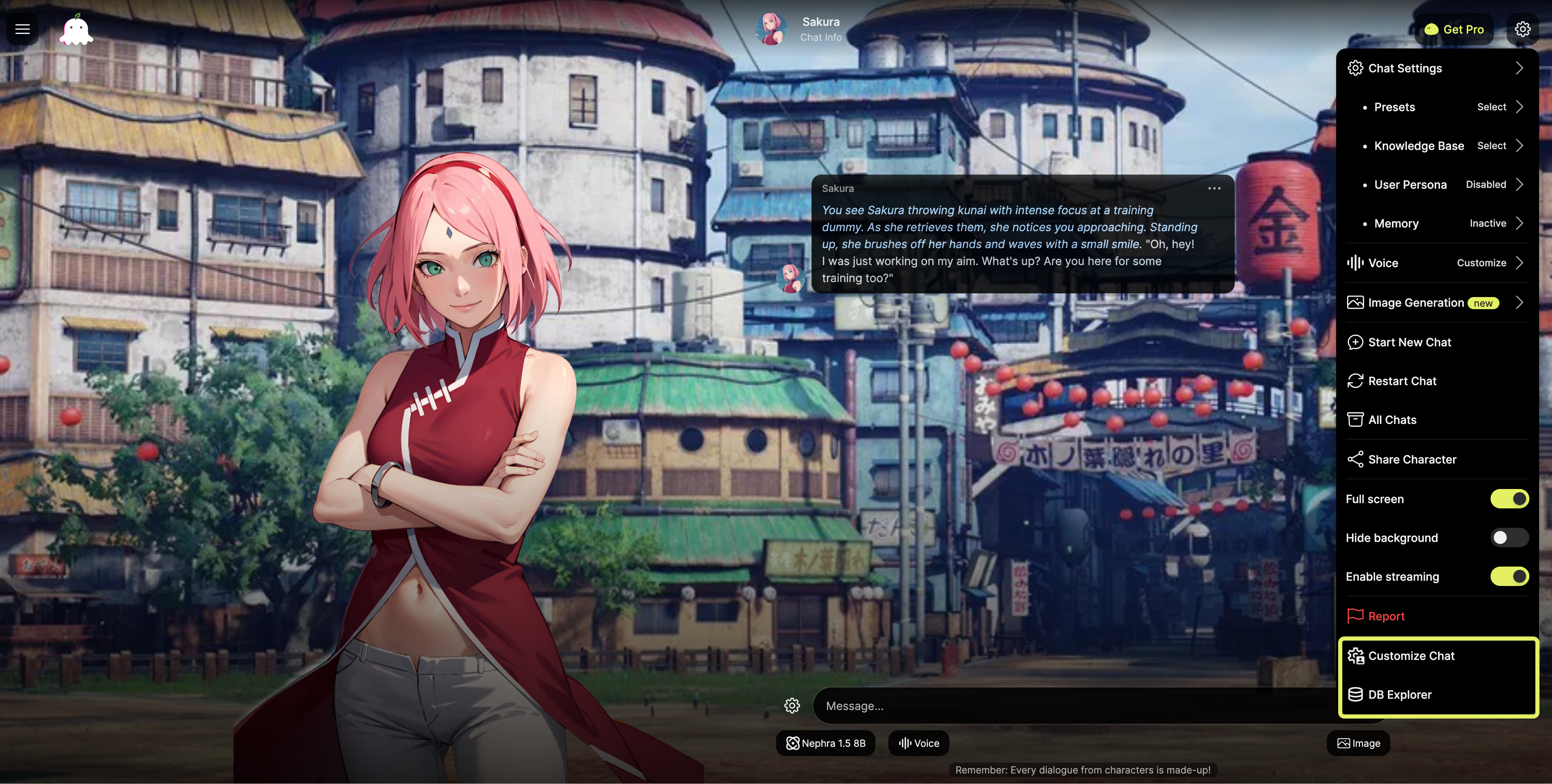Image resolution: width=1552 pixels, height=784 pixels.
Task: Turn off Enable streaming switch
Action: click(x=1509, y=577)
